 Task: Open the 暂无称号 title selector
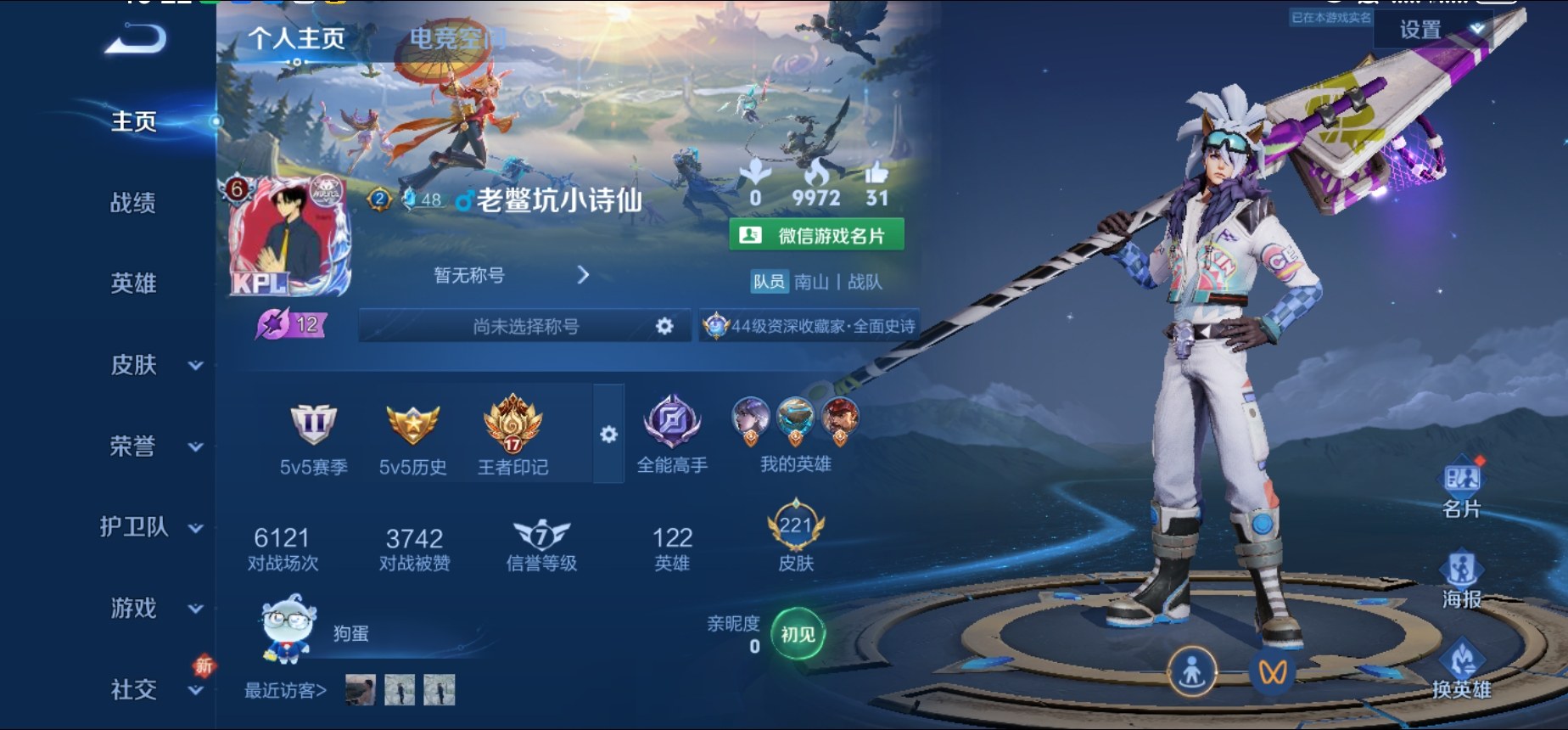pos(511,275)
